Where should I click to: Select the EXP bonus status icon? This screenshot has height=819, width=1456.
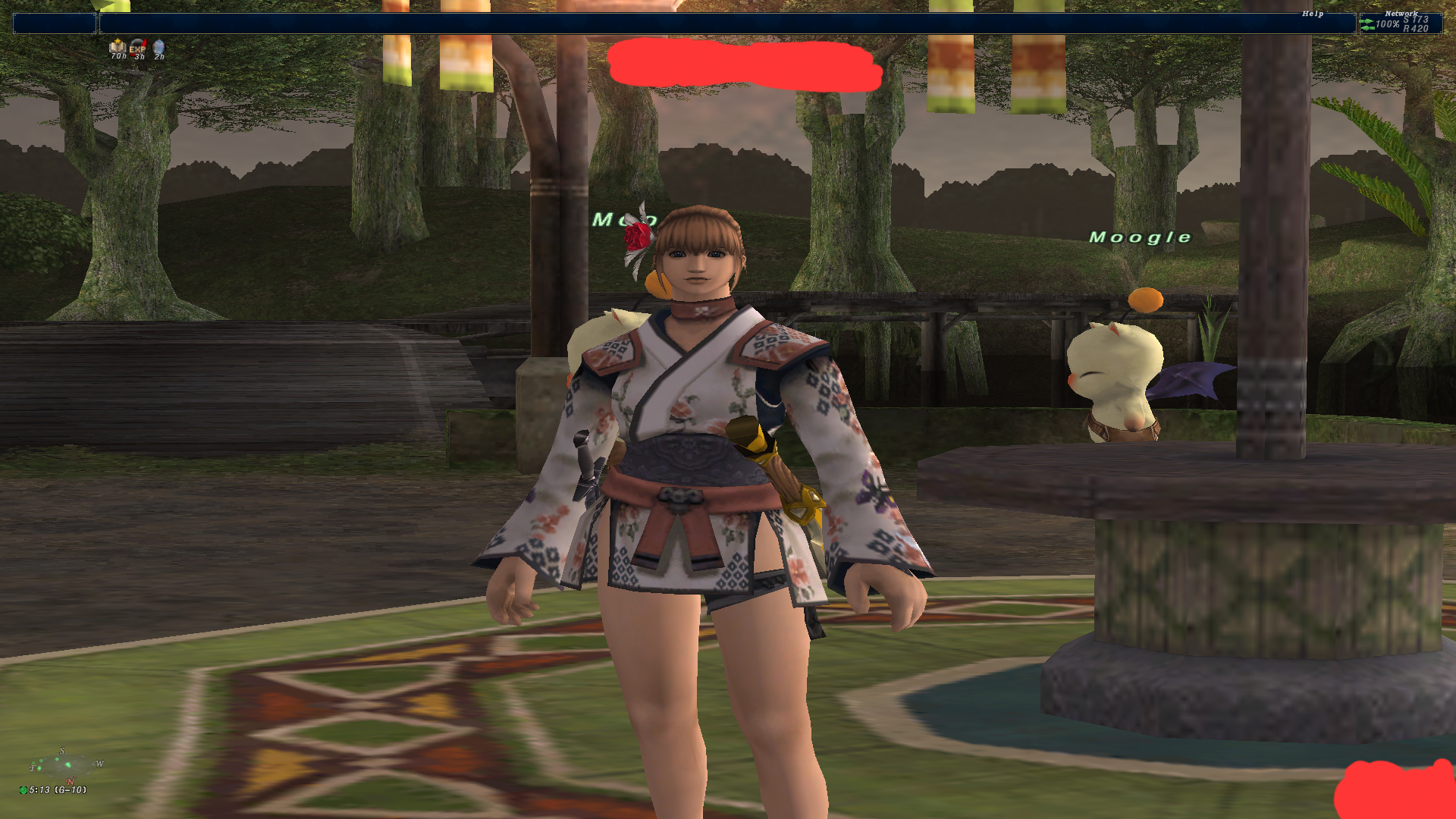pyautogui.click(x=137, y=48)
